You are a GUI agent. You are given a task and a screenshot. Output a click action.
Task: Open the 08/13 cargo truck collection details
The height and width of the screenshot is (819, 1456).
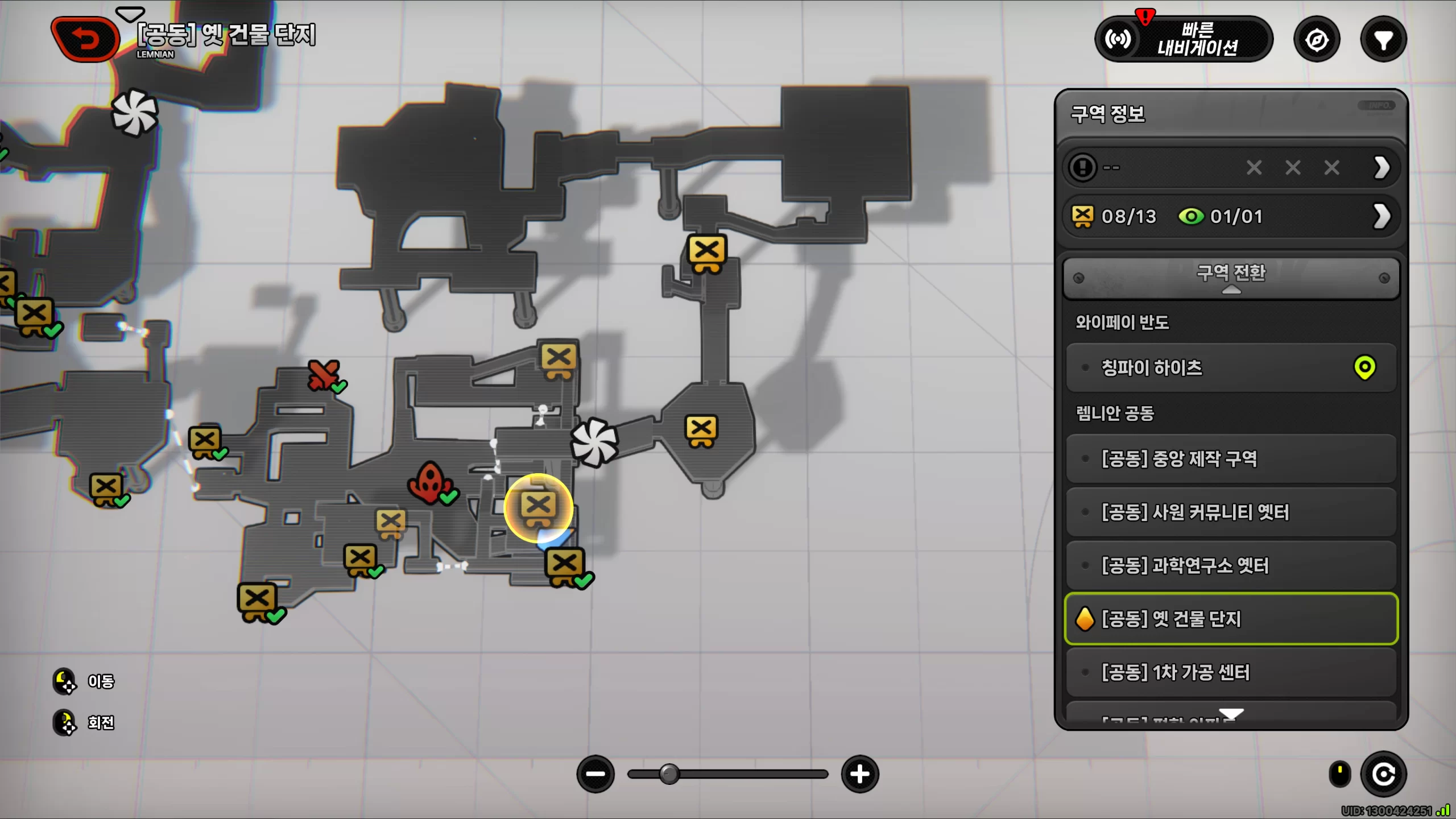click(x=1231, y=216)
